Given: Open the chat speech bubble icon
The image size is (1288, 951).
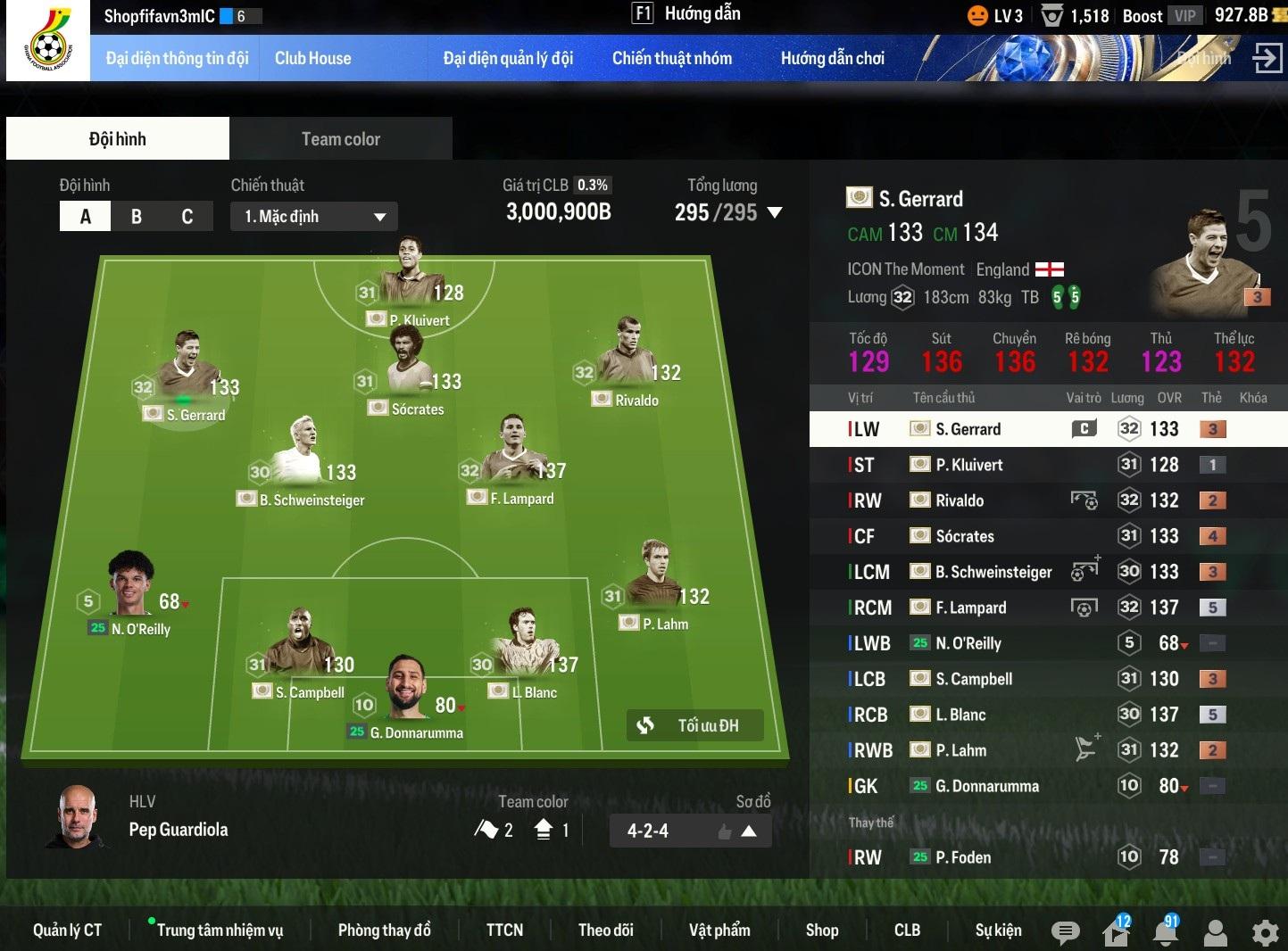Looking at the screenshot, I should coord(1064,932).
